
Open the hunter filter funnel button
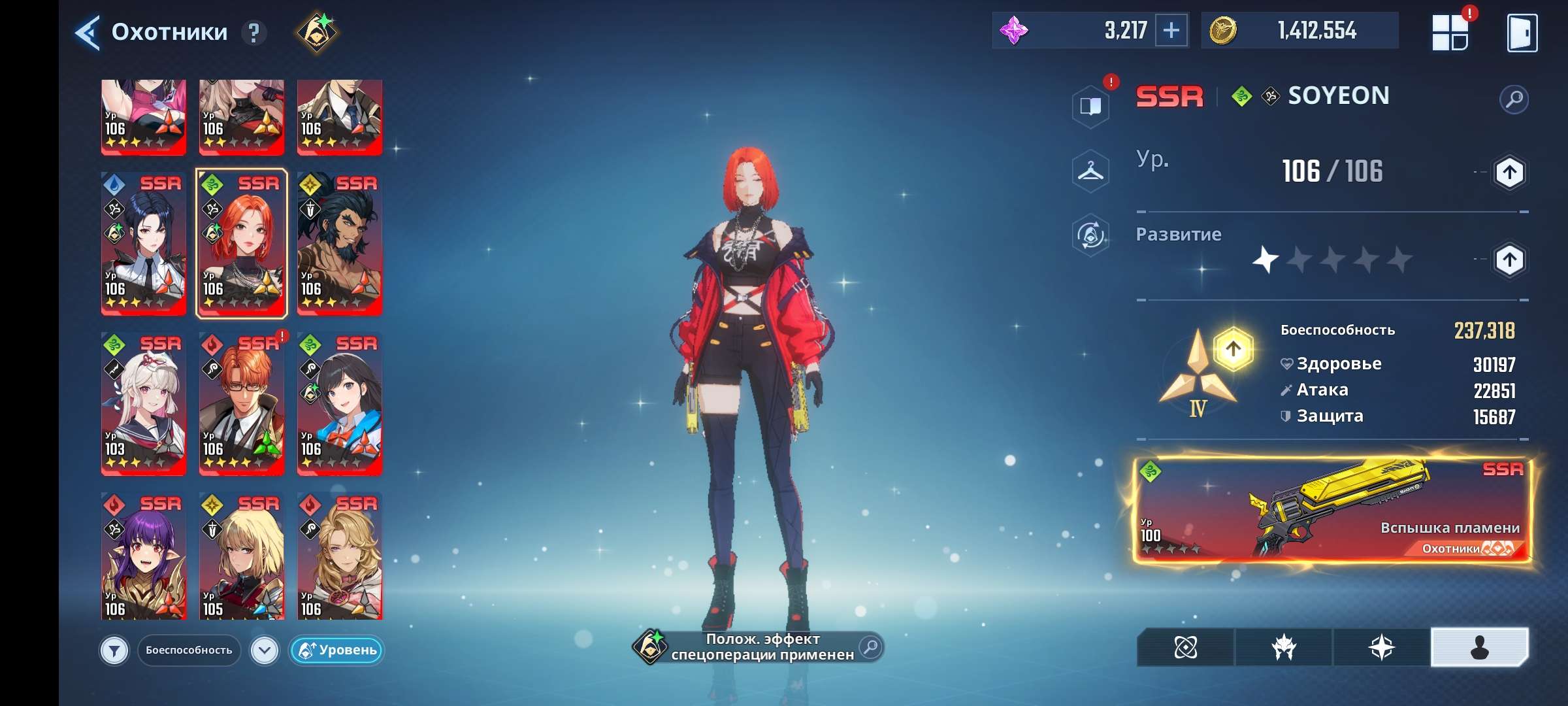114,650
